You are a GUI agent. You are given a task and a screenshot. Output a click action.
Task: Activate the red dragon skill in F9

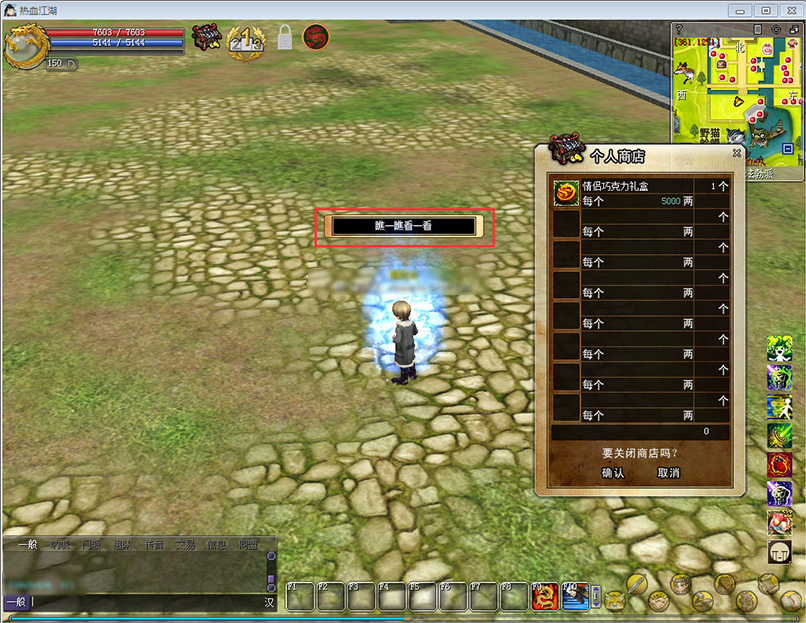(x=545, y=597)
